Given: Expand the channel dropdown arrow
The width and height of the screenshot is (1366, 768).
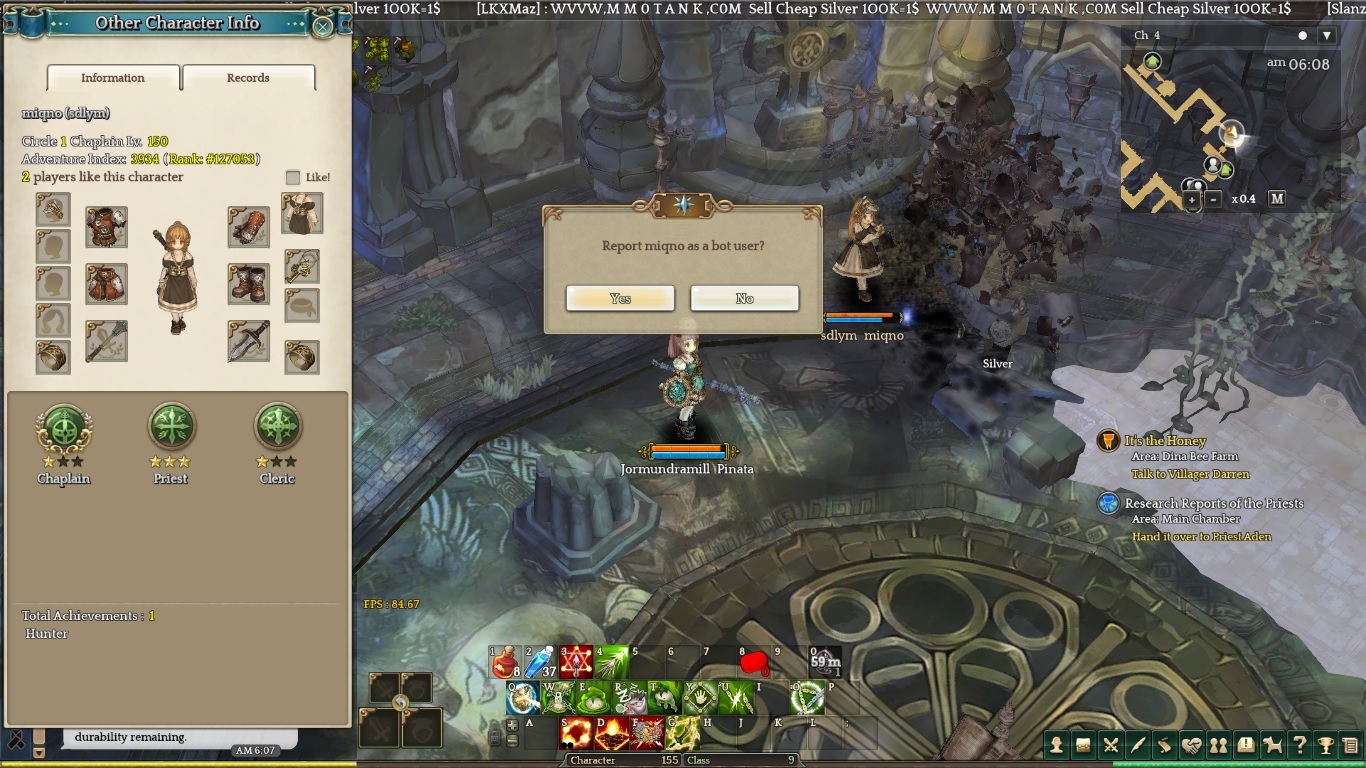Looking at the screenshot, I should pyautogui.click(x=1327, y=36).
